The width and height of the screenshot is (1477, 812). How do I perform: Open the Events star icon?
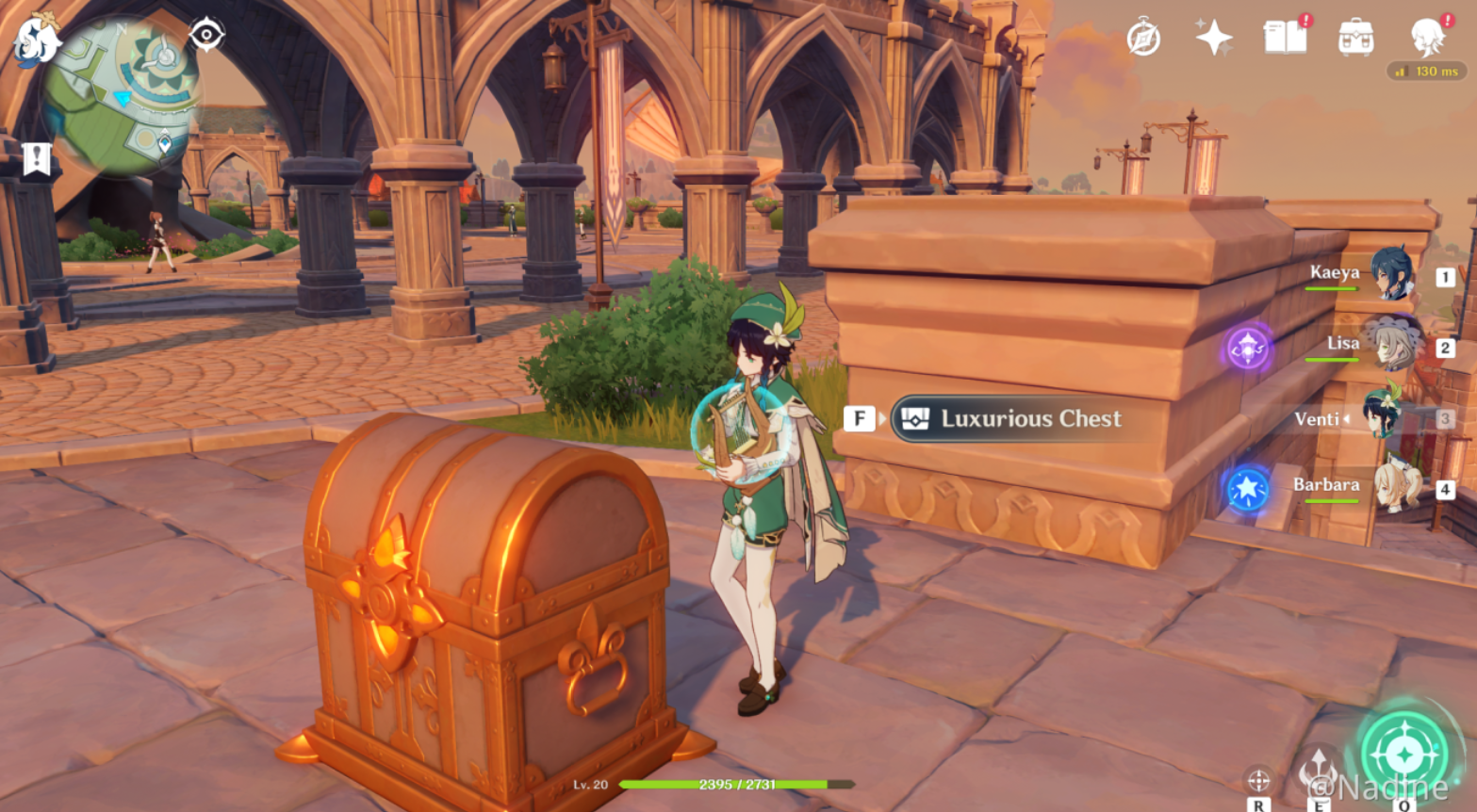[1216, 35]
